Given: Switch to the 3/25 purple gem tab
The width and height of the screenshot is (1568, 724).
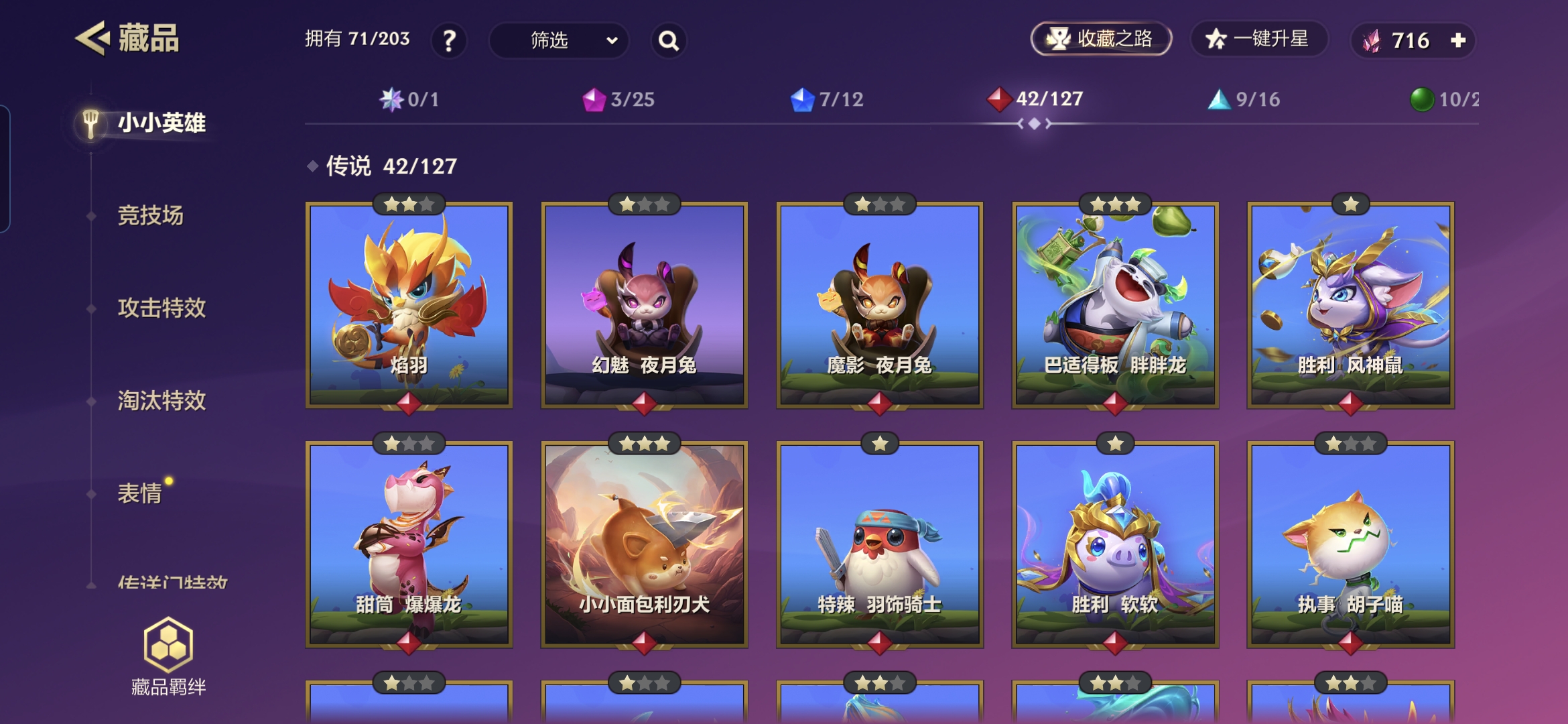Looking at the screenshot, I should pos(618,100).
